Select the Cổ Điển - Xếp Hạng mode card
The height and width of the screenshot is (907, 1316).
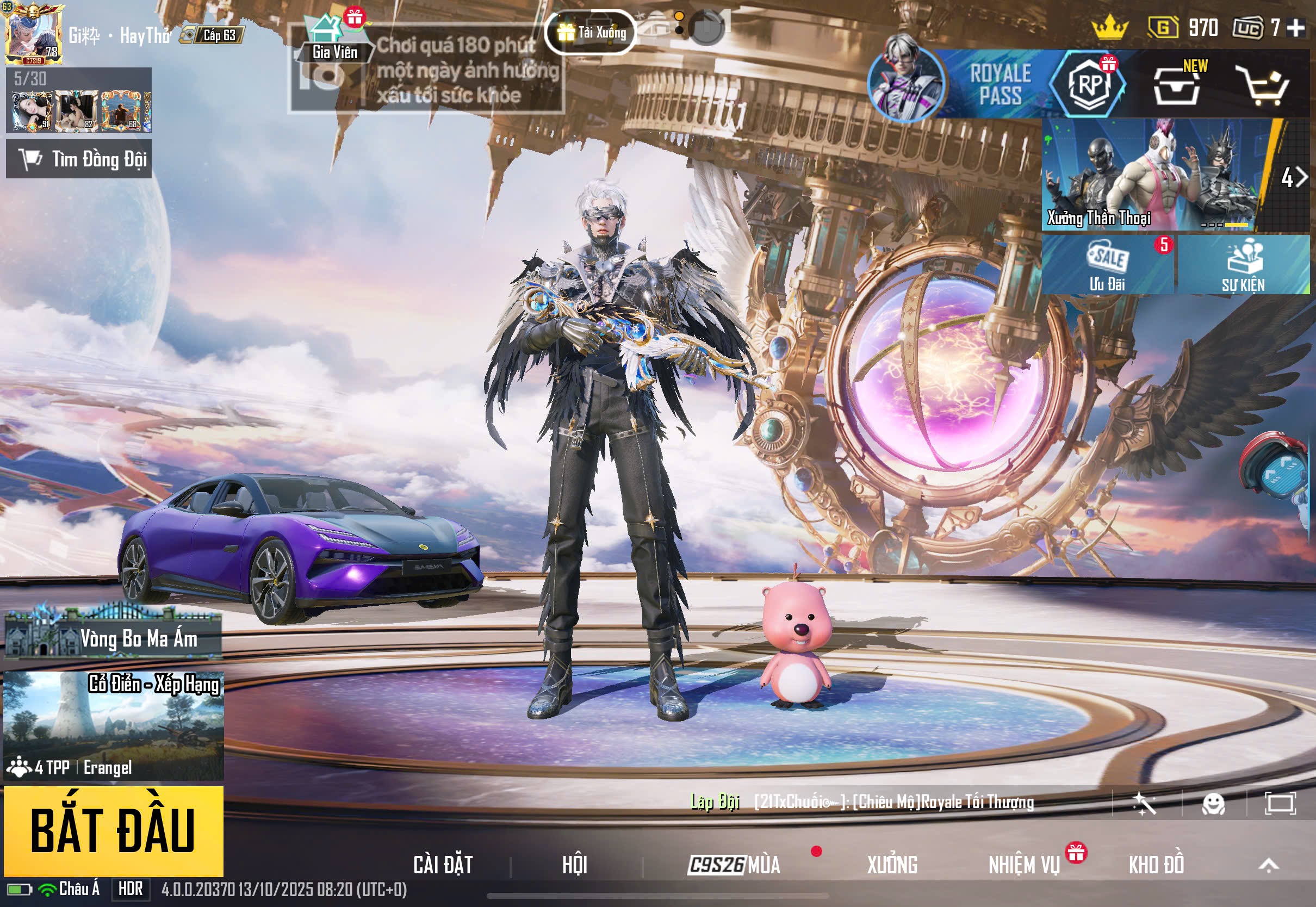coord(114,725)
